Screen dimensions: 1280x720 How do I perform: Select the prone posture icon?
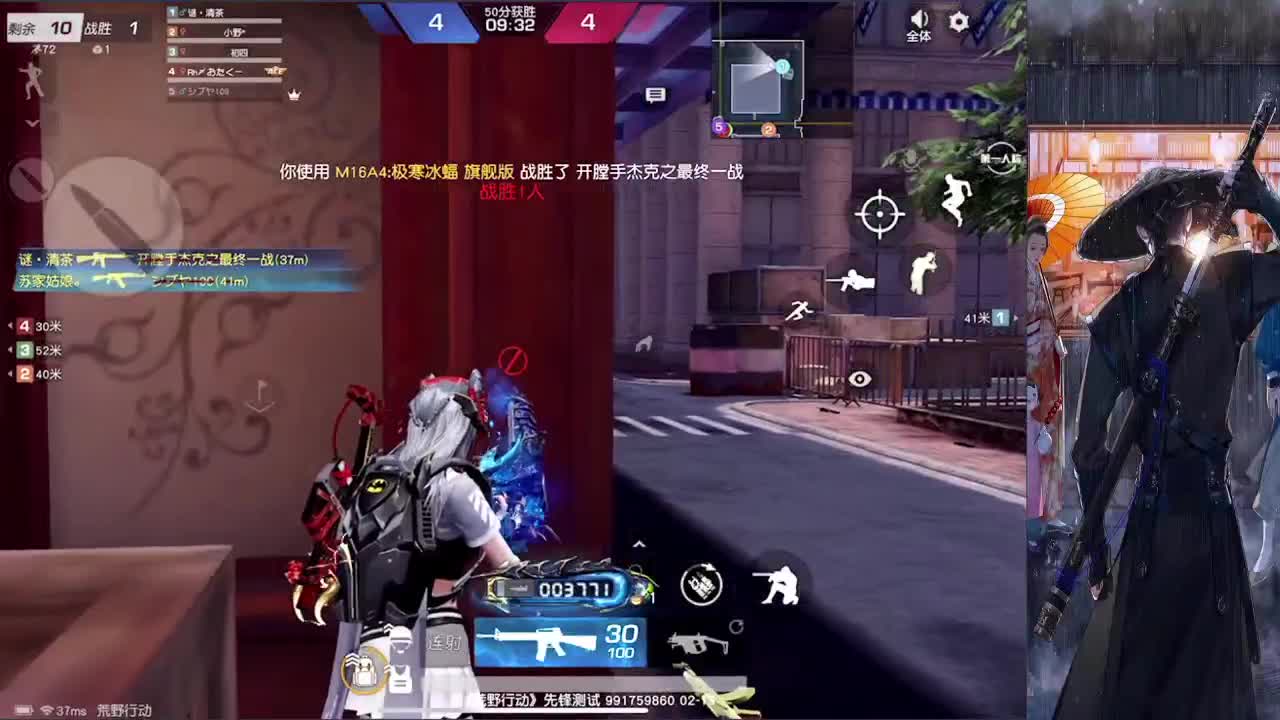pos(852,281)
